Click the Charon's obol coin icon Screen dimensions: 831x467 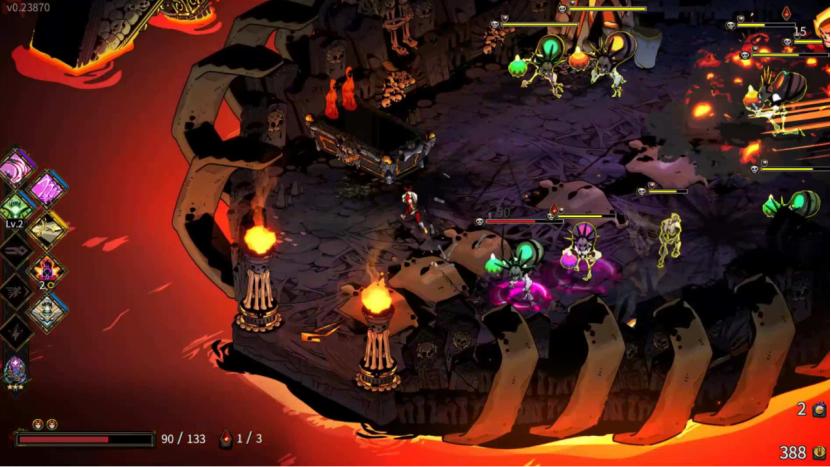click(x=820, y=453)
